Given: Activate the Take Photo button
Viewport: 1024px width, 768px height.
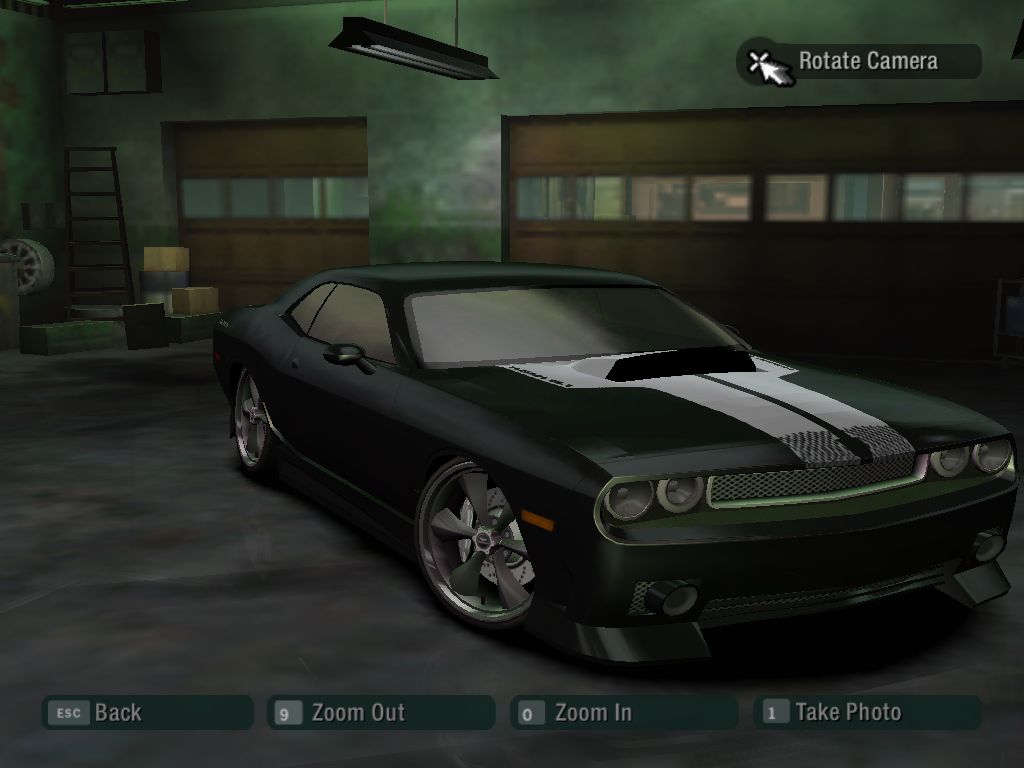Looking at the screenshot, I should click(868, 713).
